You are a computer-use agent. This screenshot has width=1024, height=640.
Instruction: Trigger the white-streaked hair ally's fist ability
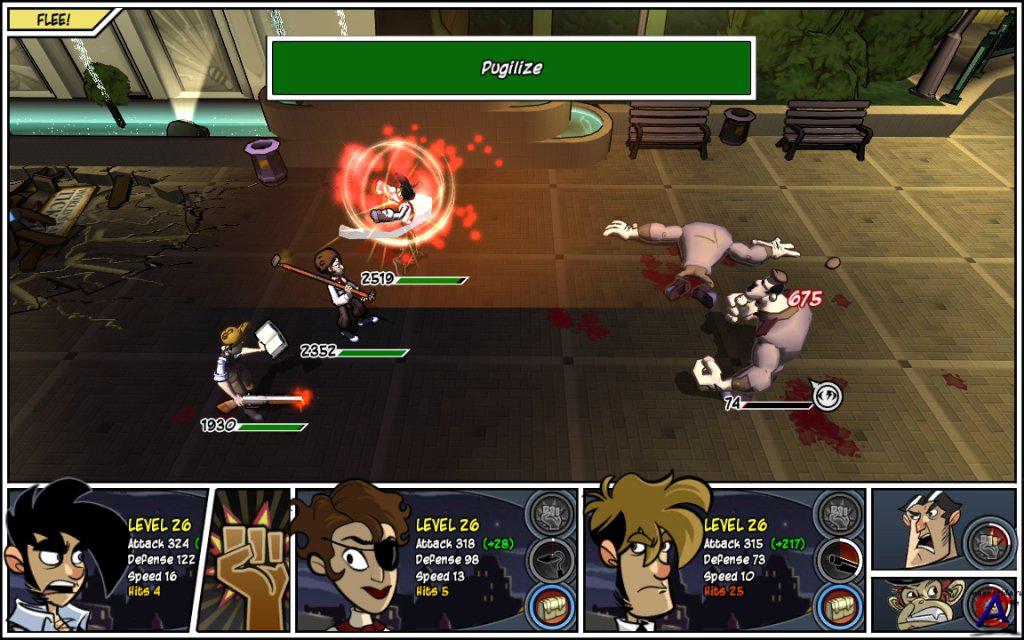tap(988, 541)
